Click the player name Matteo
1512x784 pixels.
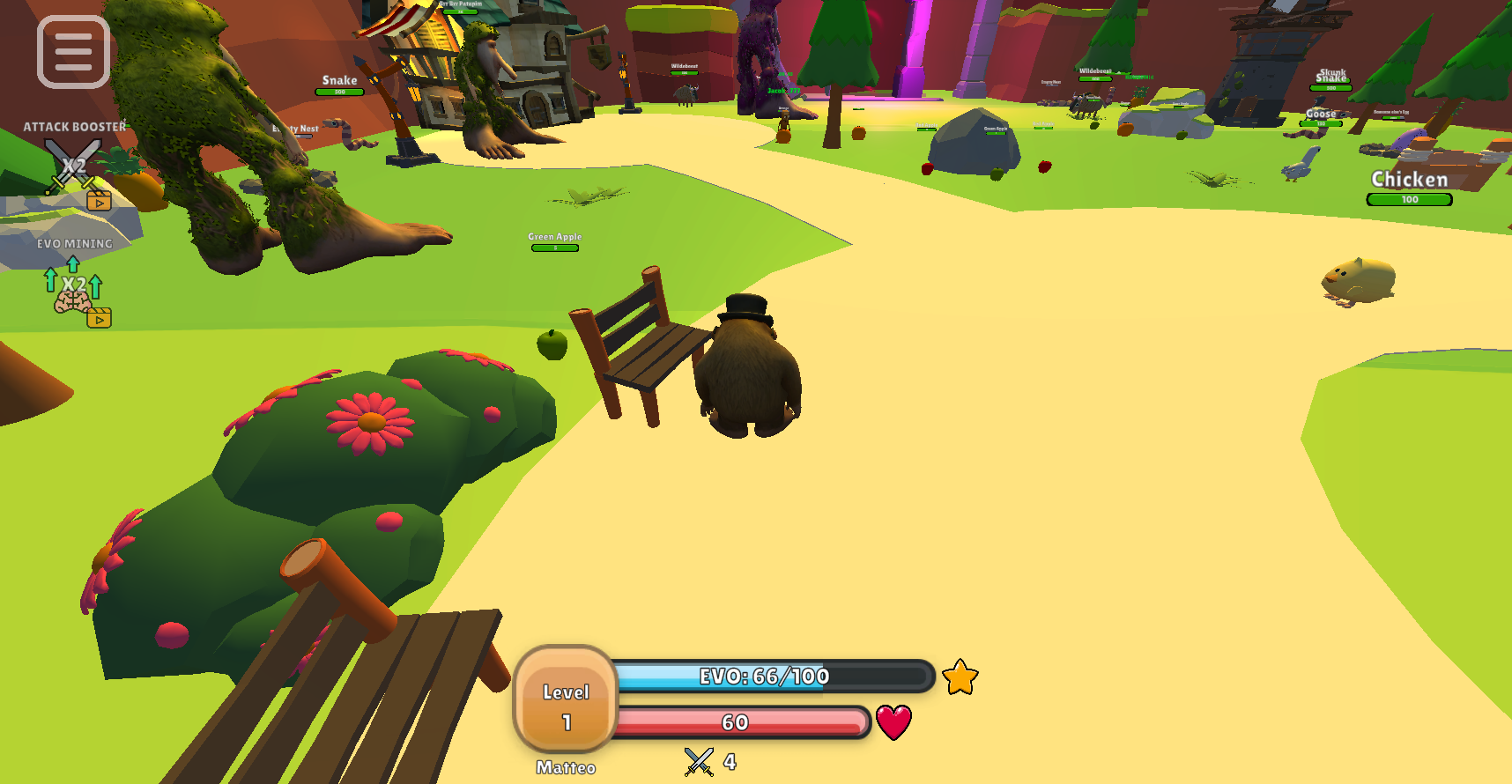[566, 767]
